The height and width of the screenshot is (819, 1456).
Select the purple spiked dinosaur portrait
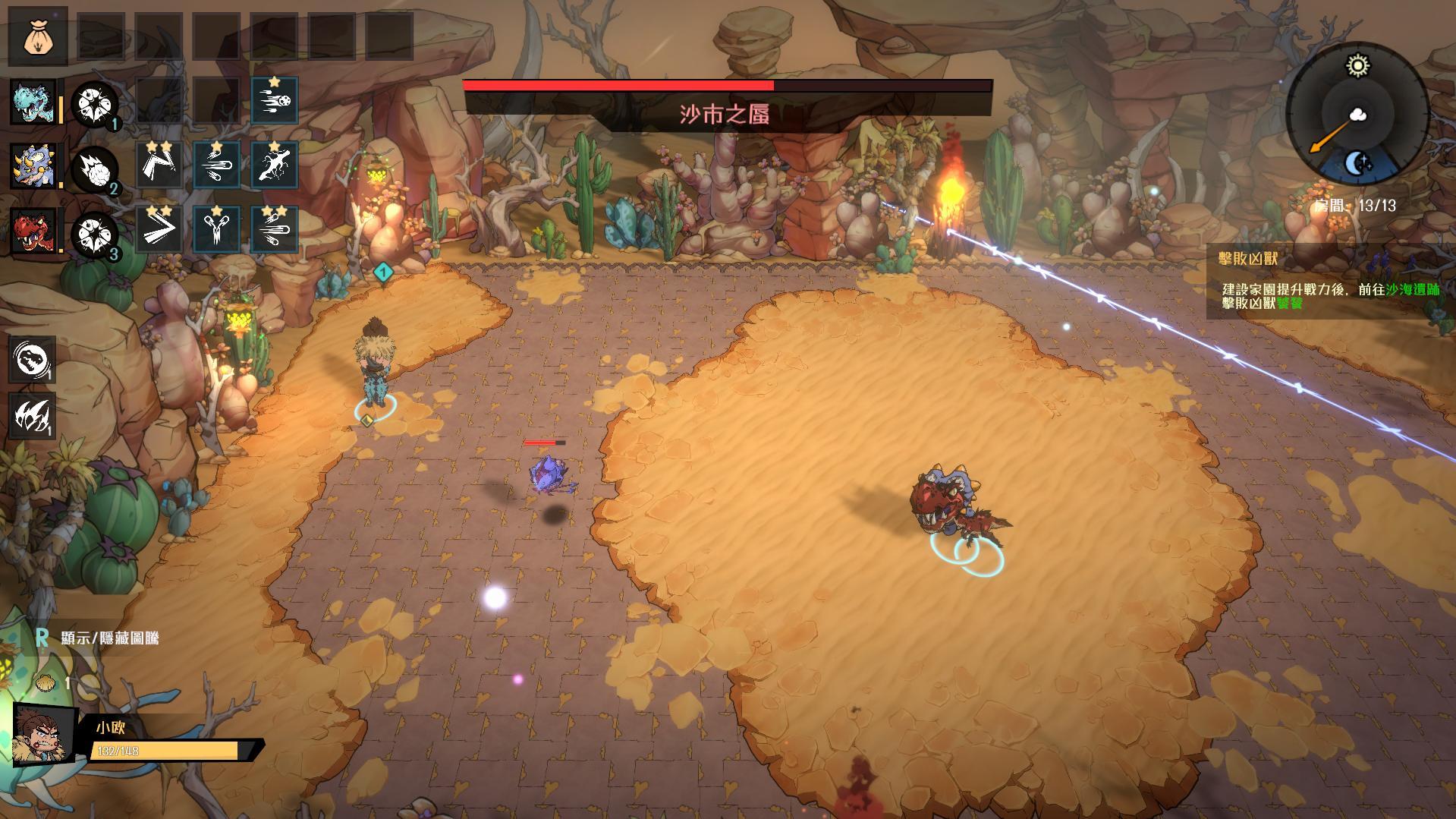pos(33,166)
